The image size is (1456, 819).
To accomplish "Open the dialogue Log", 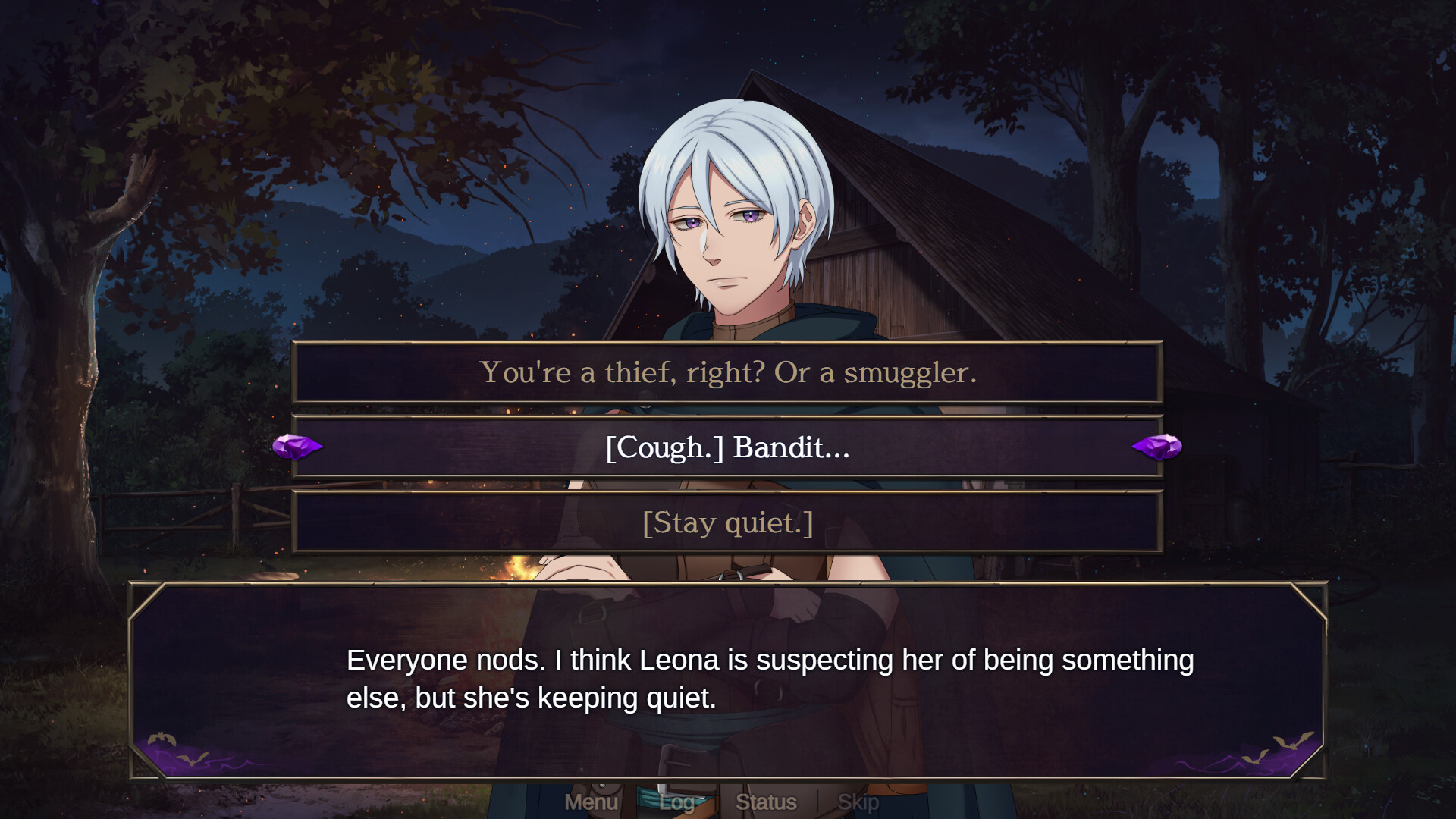I will click(x=677, y=802).
